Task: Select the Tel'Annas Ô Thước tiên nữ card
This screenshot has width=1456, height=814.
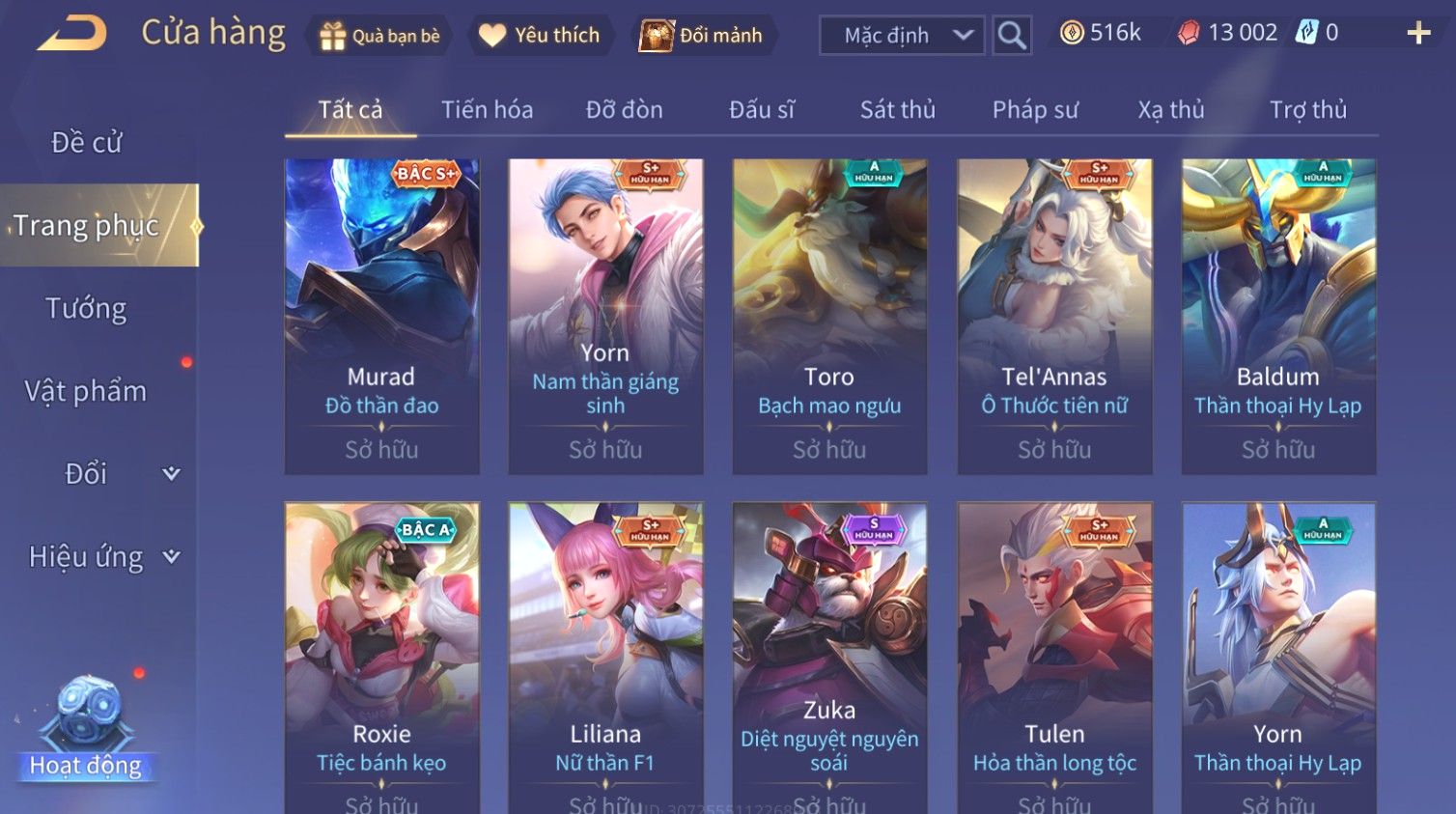Action: [1054, 316]
